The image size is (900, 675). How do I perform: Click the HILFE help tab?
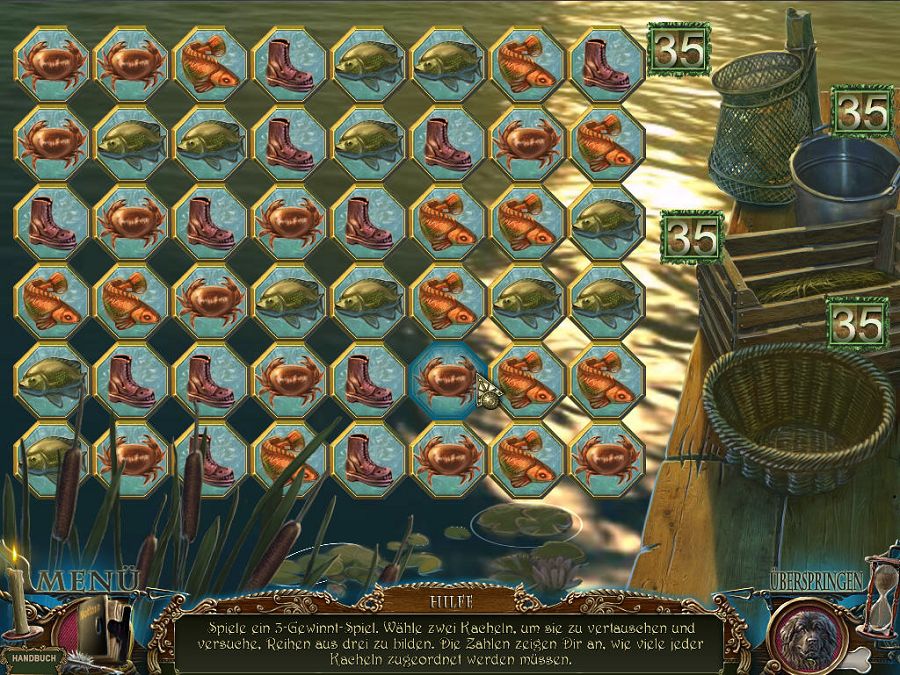click(449, 601)
